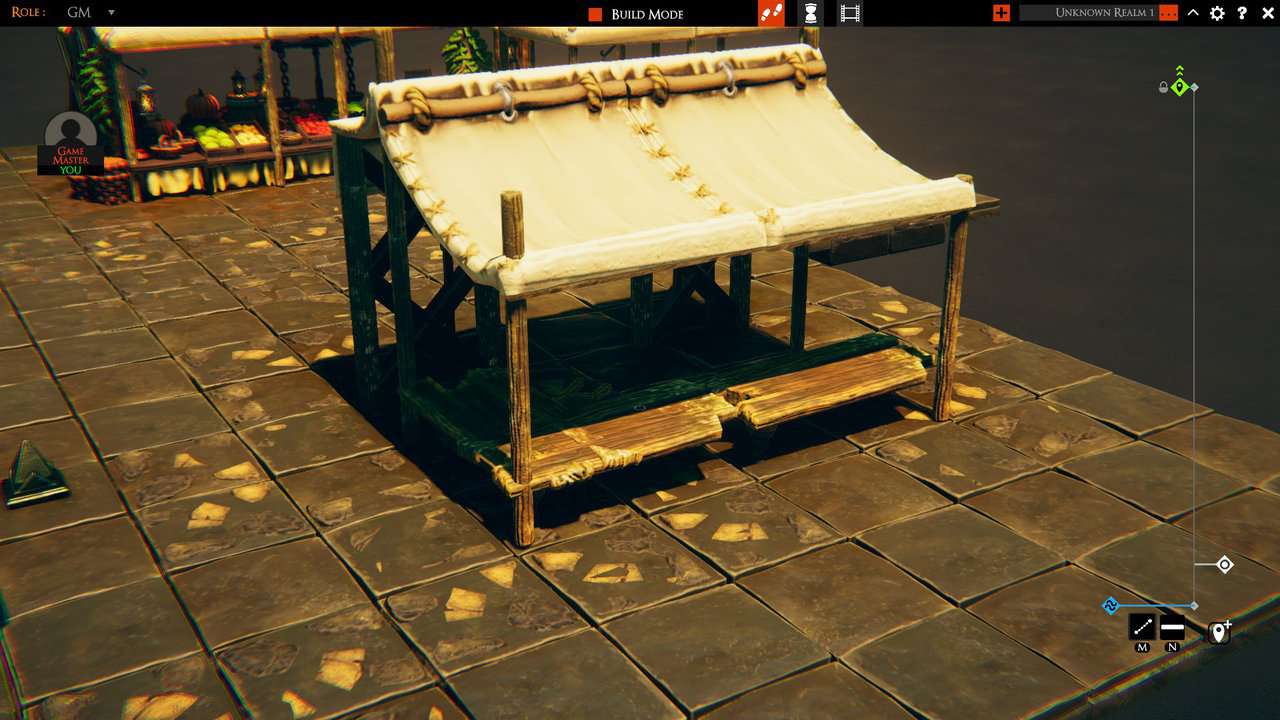Click the location pin waypoint icon
This screenshot has width=1280, height=720.
click(x=1219, y=631)
